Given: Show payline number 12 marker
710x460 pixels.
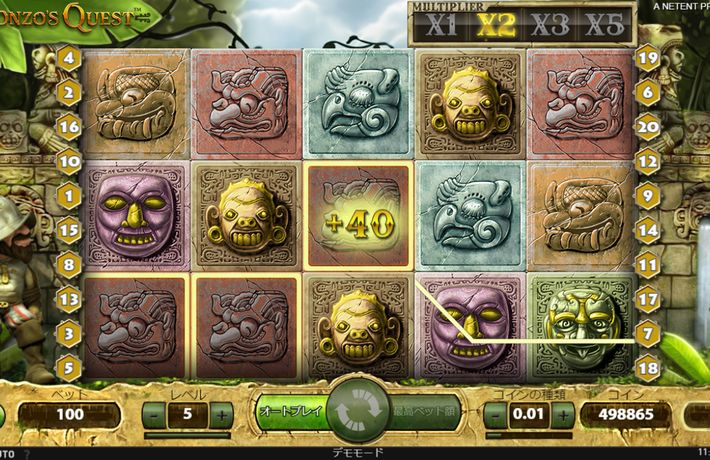Looking at the screenshot, I should pyautogui.click(x=647, y=160).
